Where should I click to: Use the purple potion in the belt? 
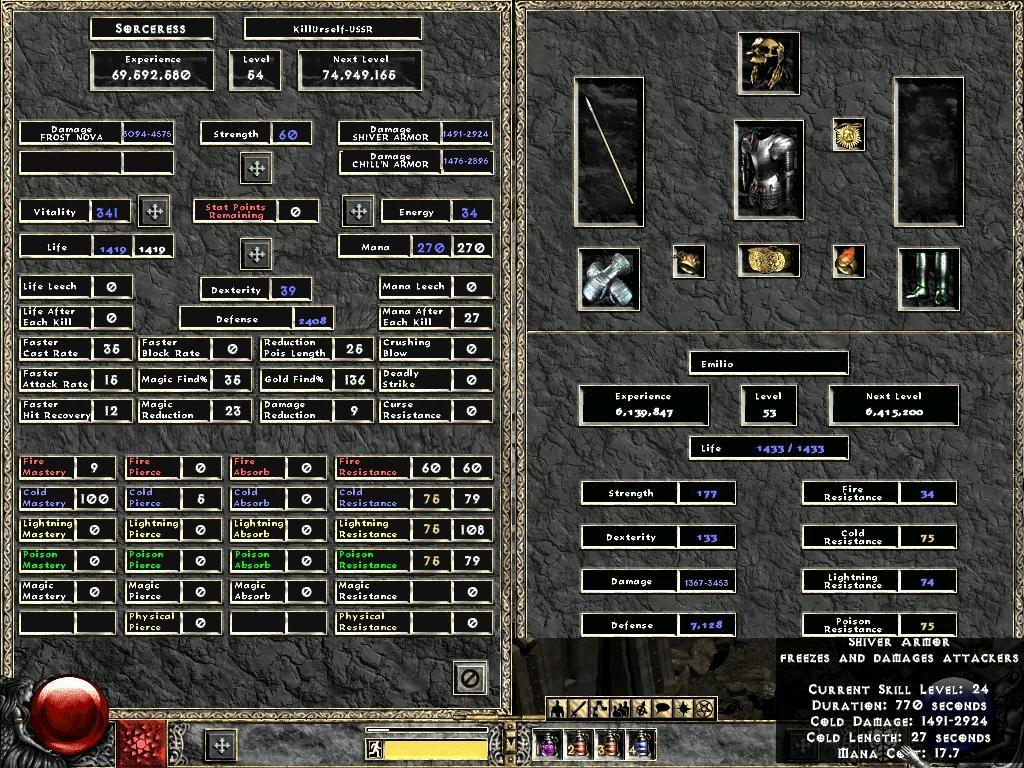[x=547, y=744]
